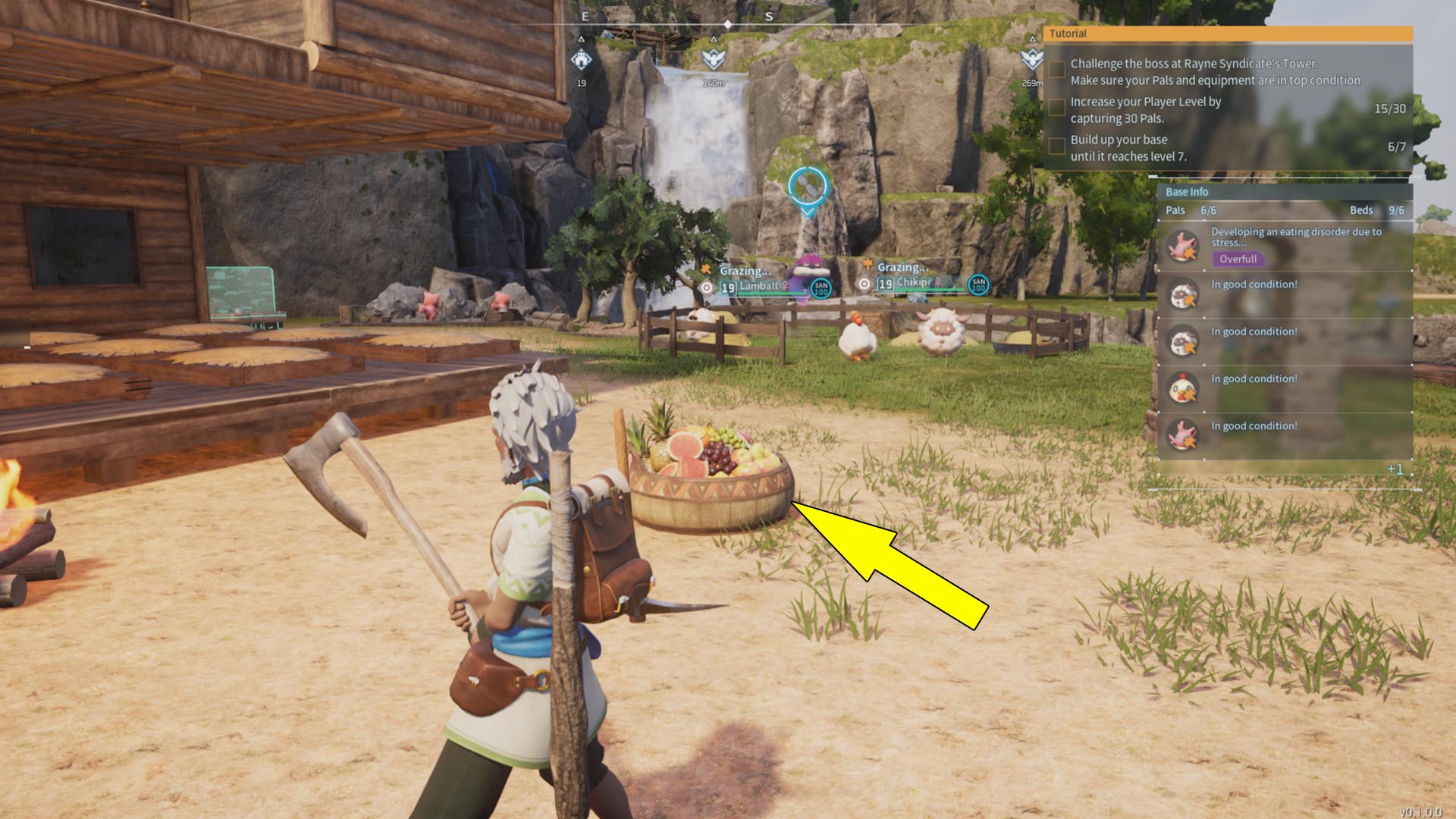Viewport: 1456px width, 819px height.
Task: Click the 140m compass waypoint marker
Action: point(713,58)
